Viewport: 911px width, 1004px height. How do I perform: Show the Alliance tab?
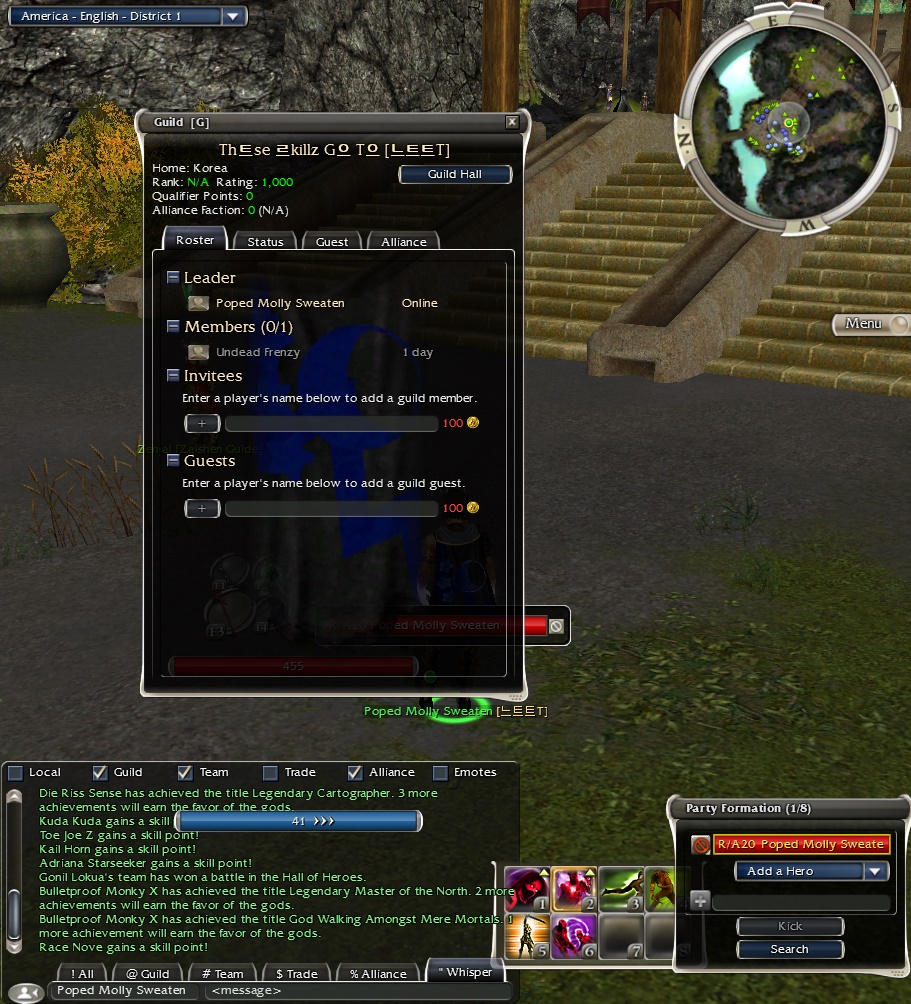[403, 242]
